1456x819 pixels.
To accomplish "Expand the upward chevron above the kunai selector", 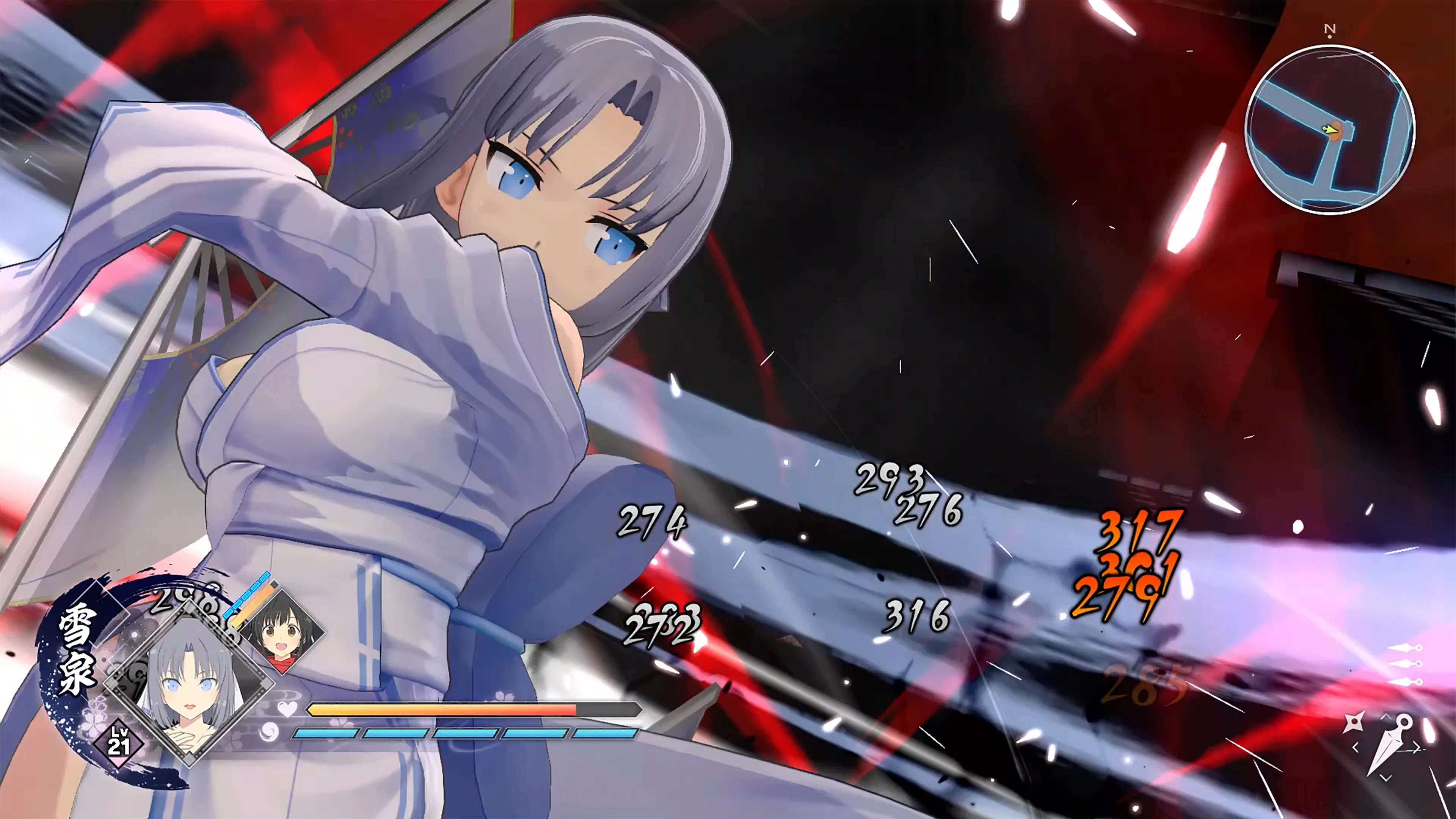I will tap(1386, 717).
